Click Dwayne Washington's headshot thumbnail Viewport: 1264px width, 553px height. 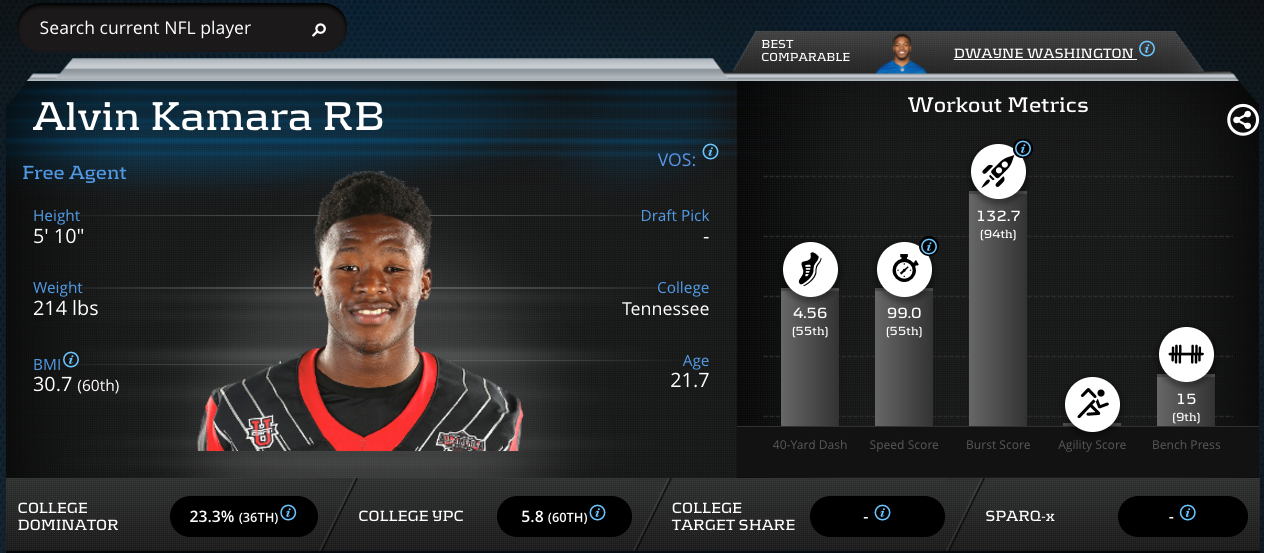click(901, 53)
